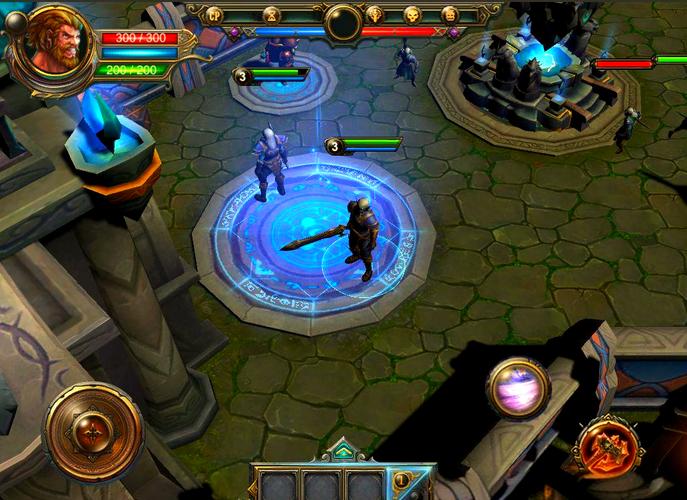Expand the item bar with the up arrow

343,451
